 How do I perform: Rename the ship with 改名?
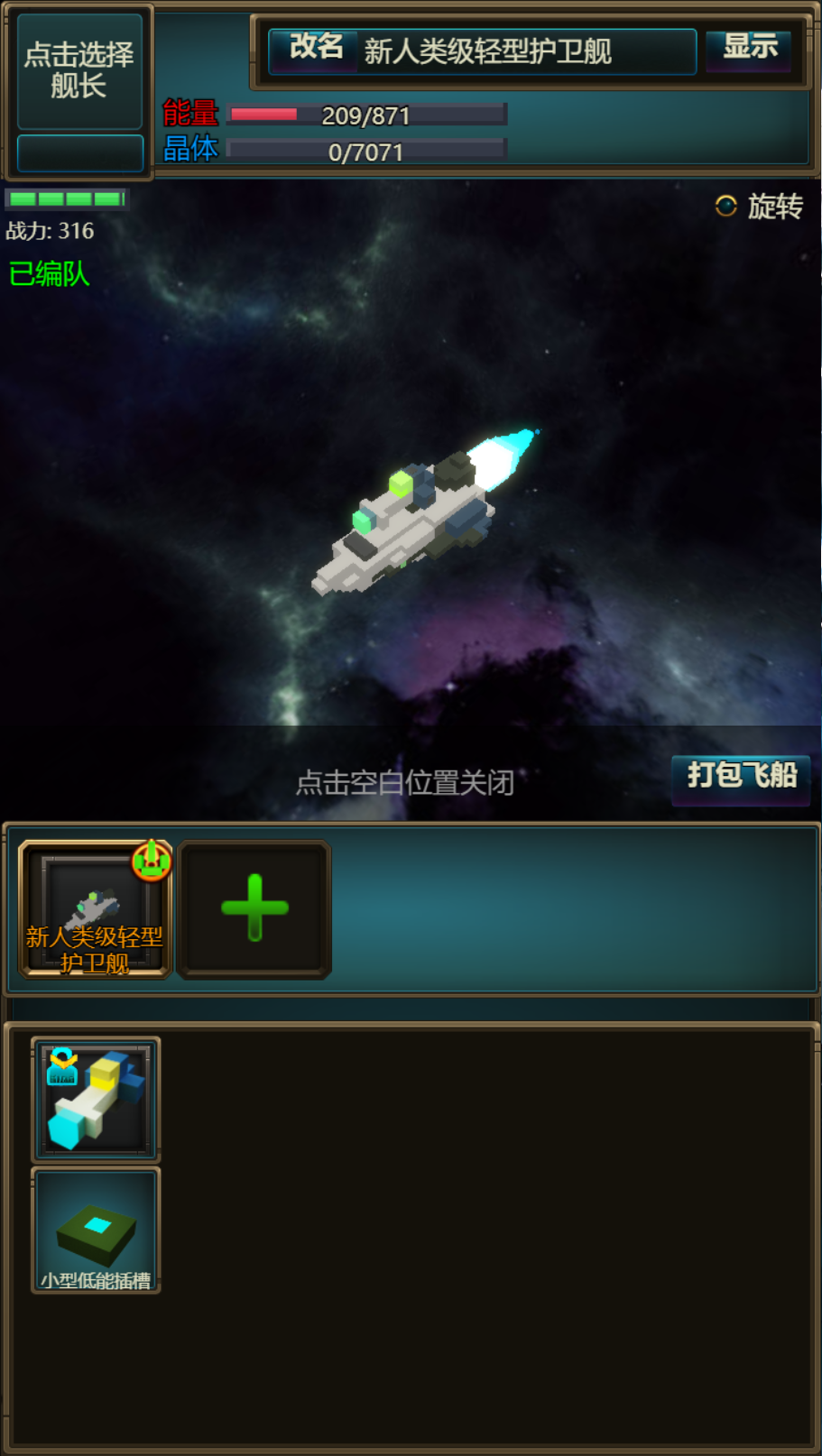[x=316, y=47]
